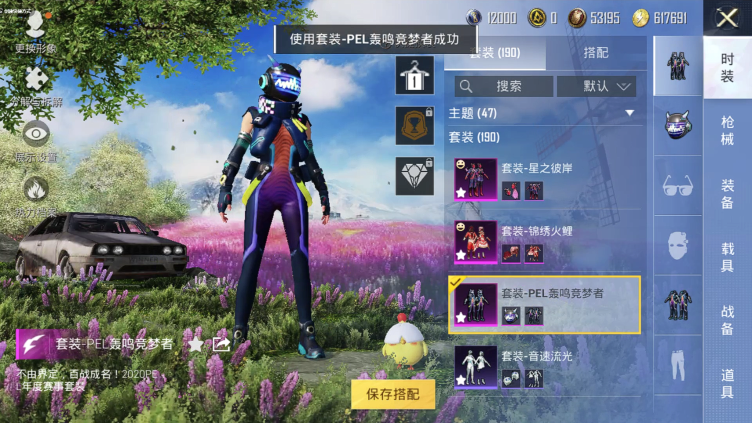Select the 套装-星之彼岸 outfit
The width and height of the screenshot is (752, 423).
point(547,179)
